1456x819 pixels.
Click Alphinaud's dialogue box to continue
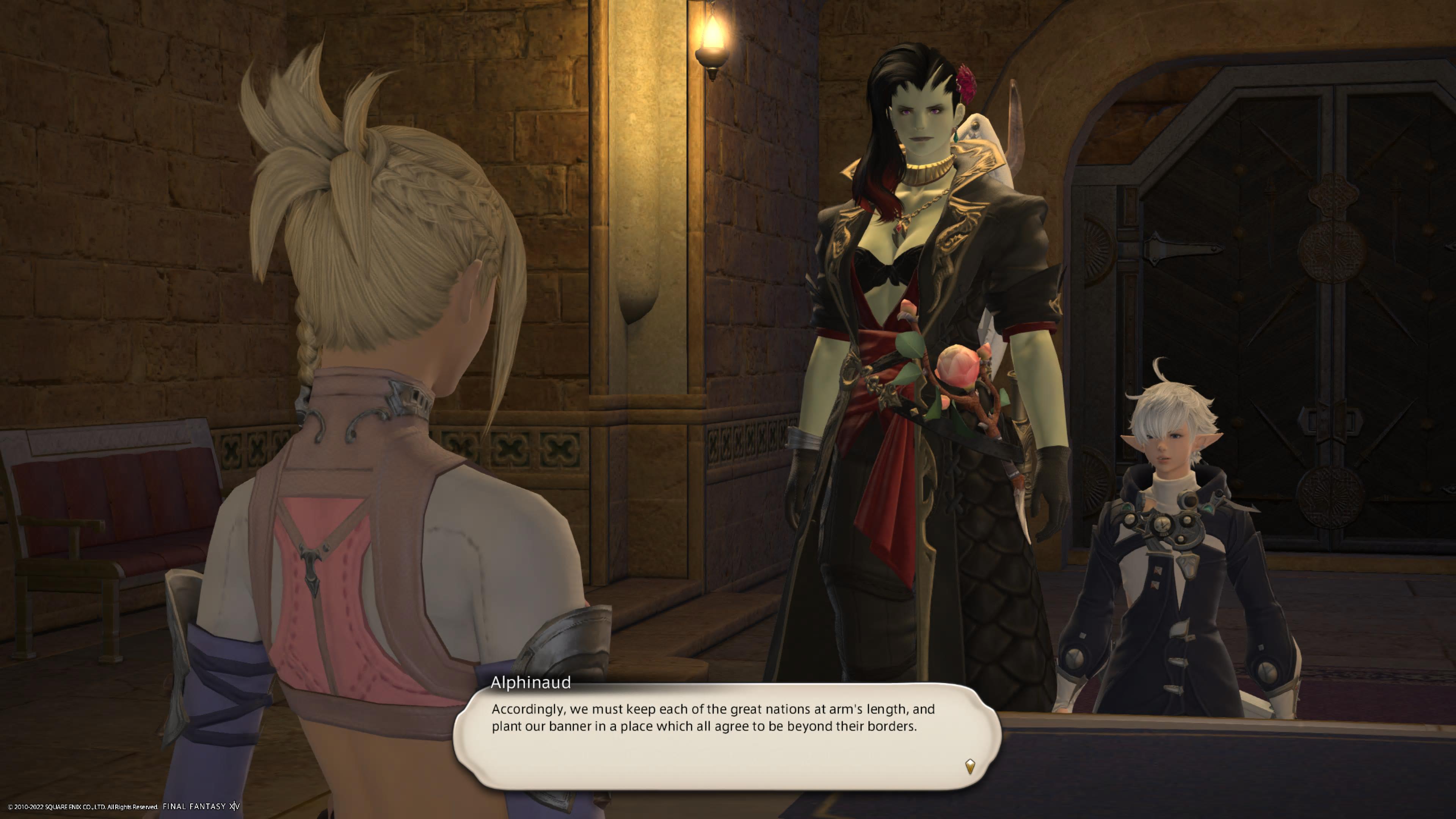point(726,735)
